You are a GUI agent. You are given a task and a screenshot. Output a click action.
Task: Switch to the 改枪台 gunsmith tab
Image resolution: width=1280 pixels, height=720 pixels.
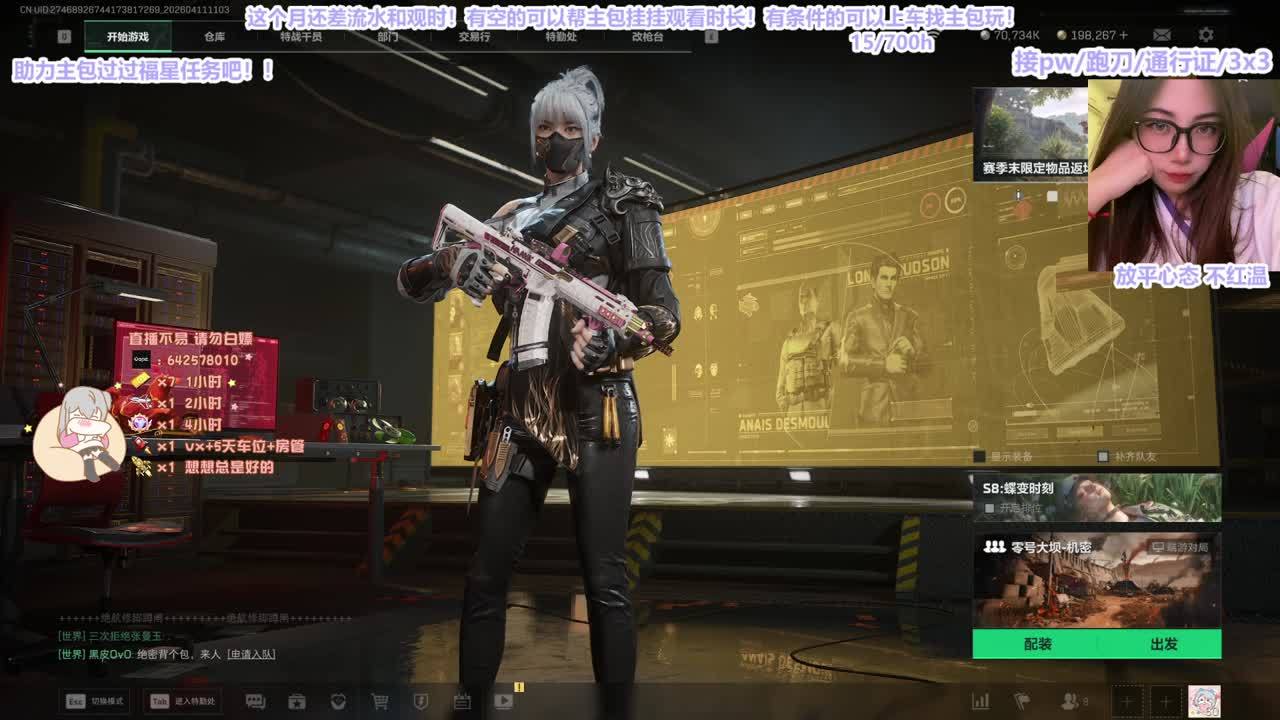pyautogui.click(x=647, y=37)
